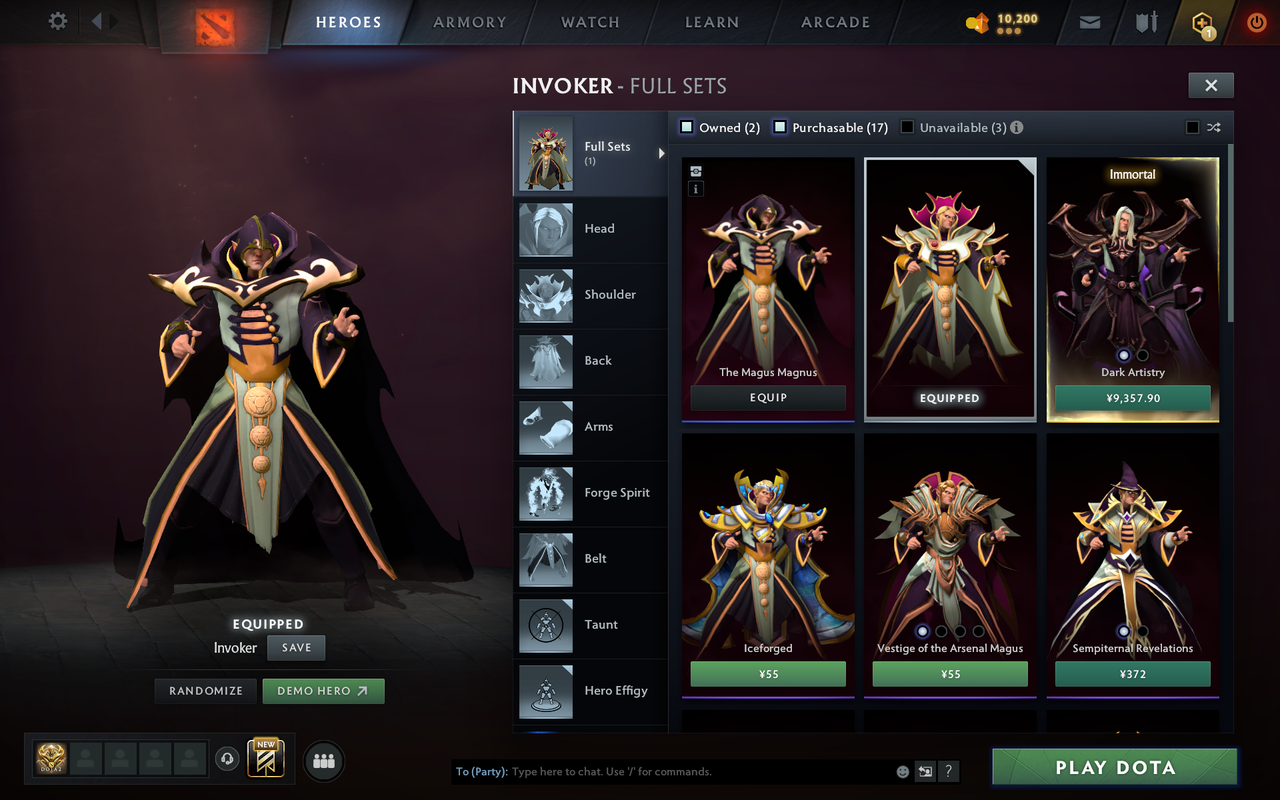1280x800 pixels.
Task: Select a style dot under Dark Artistry
Action: tap(1123, 355)
